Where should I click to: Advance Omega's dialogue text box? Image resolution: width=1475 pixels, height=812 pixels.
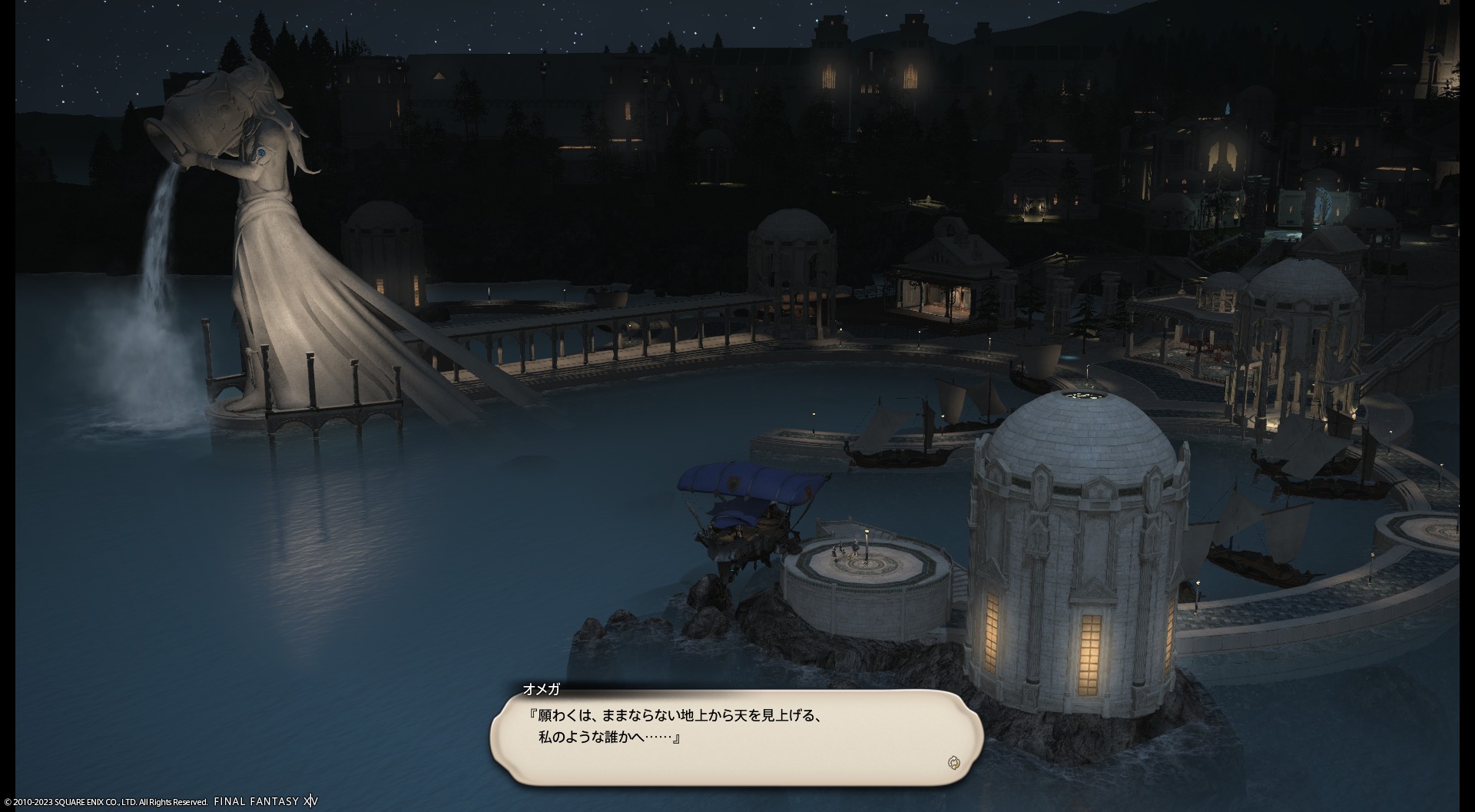tap(736, 736)
